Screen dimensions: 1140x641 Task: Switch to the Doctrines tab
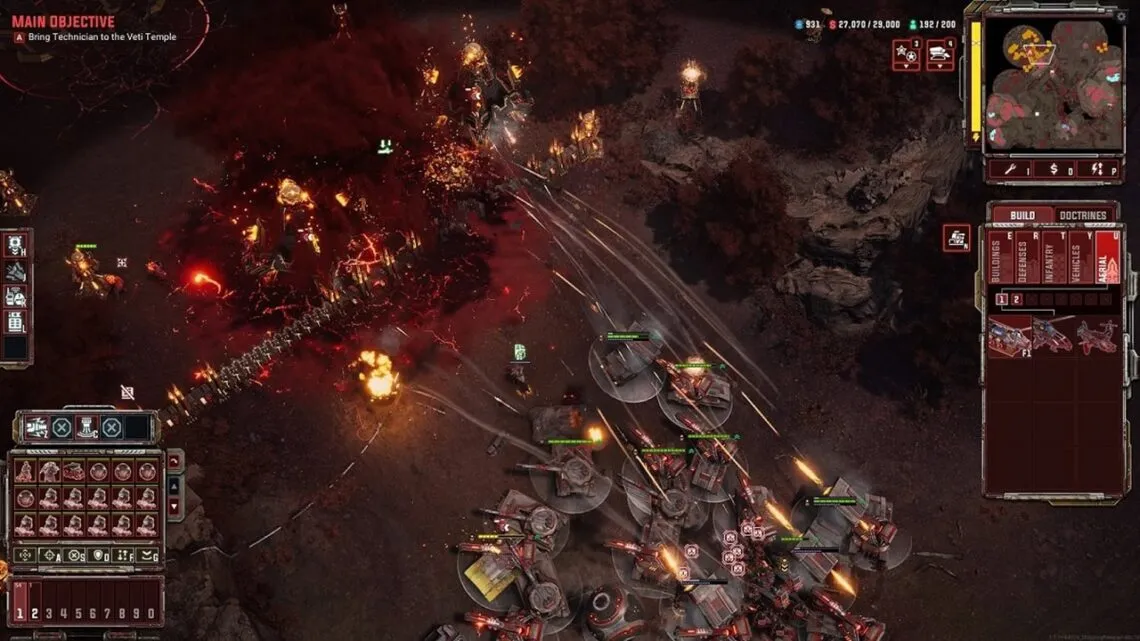coord(1083,216)
